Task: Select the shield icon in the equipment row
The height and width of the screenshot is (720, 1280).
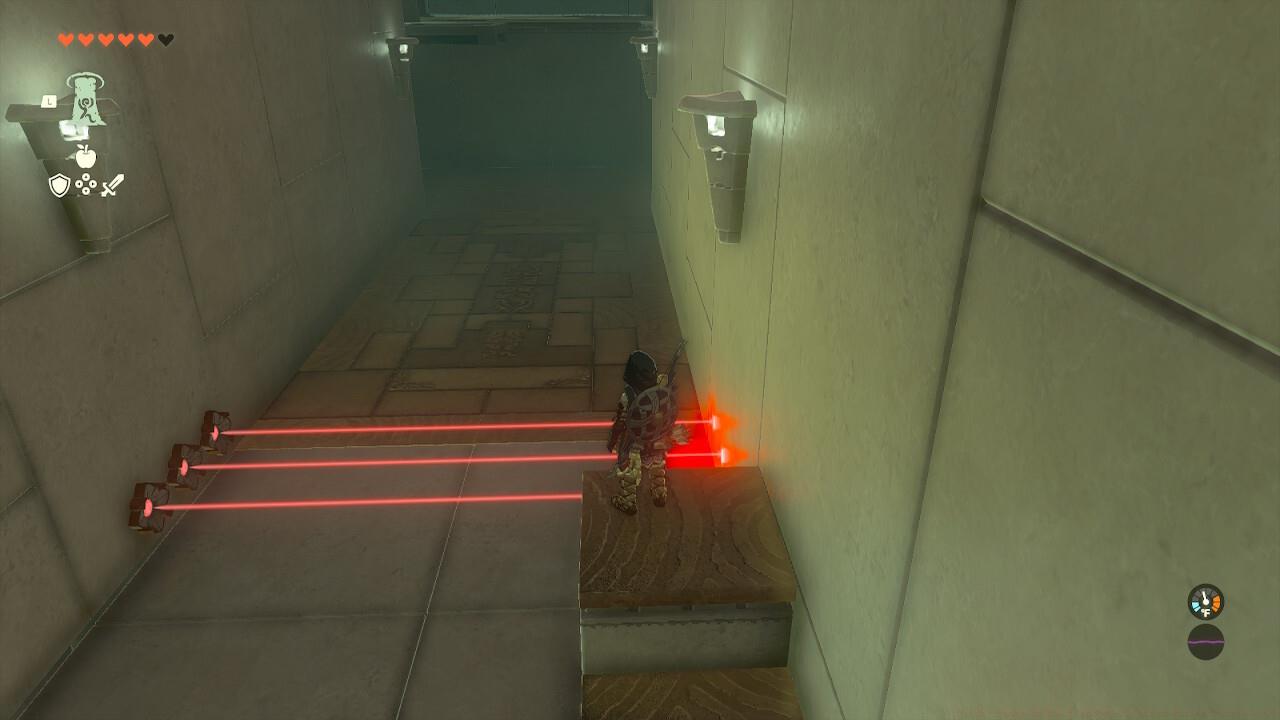Action: (x=58, y=185)
